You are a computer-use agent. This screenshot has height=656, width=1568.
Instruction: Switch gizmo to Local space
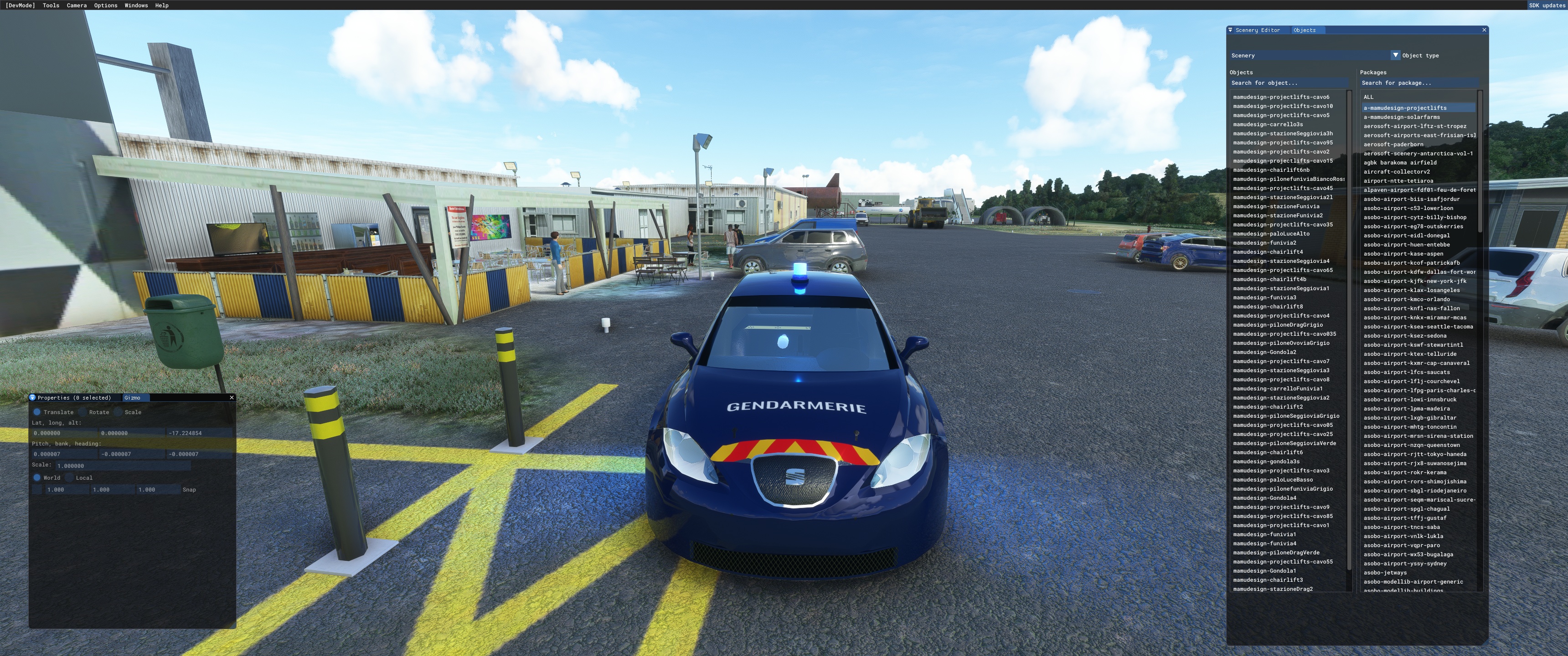coord(69,478)
